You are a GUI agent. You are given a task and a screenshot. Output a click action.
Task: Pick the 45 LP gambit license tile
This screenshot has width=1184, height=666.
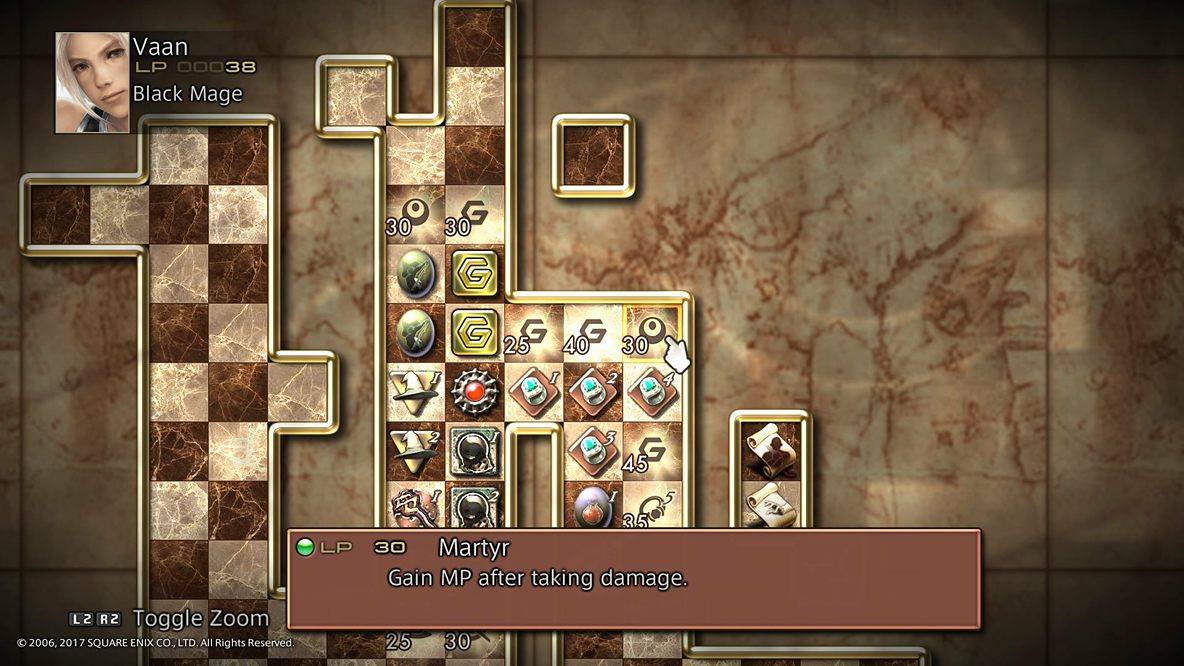coord(651,451)
